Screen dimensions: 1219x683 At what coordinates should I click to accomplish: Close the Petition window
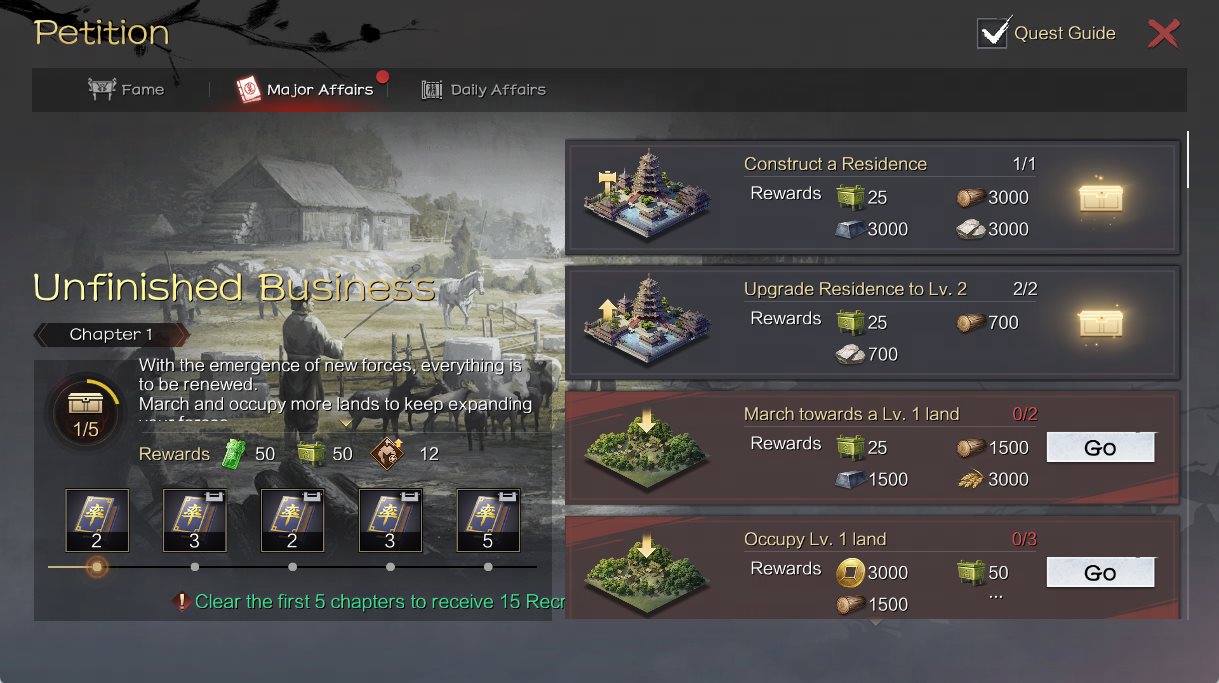1163,34
